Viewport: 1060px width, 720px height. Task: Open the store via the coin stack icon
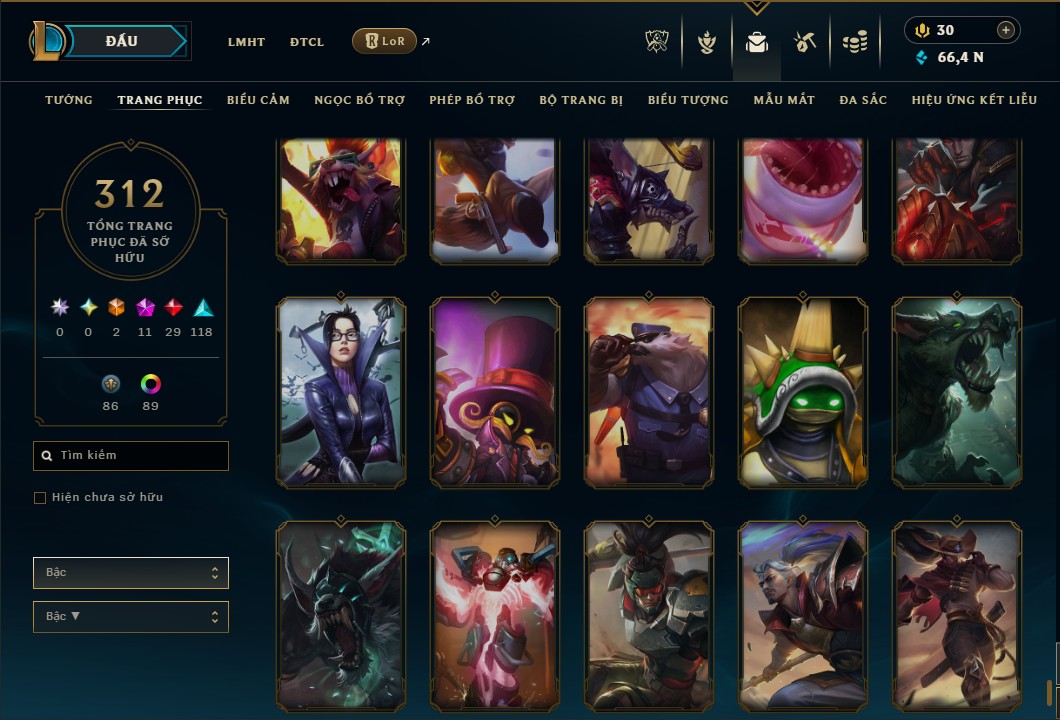[854, 42]
